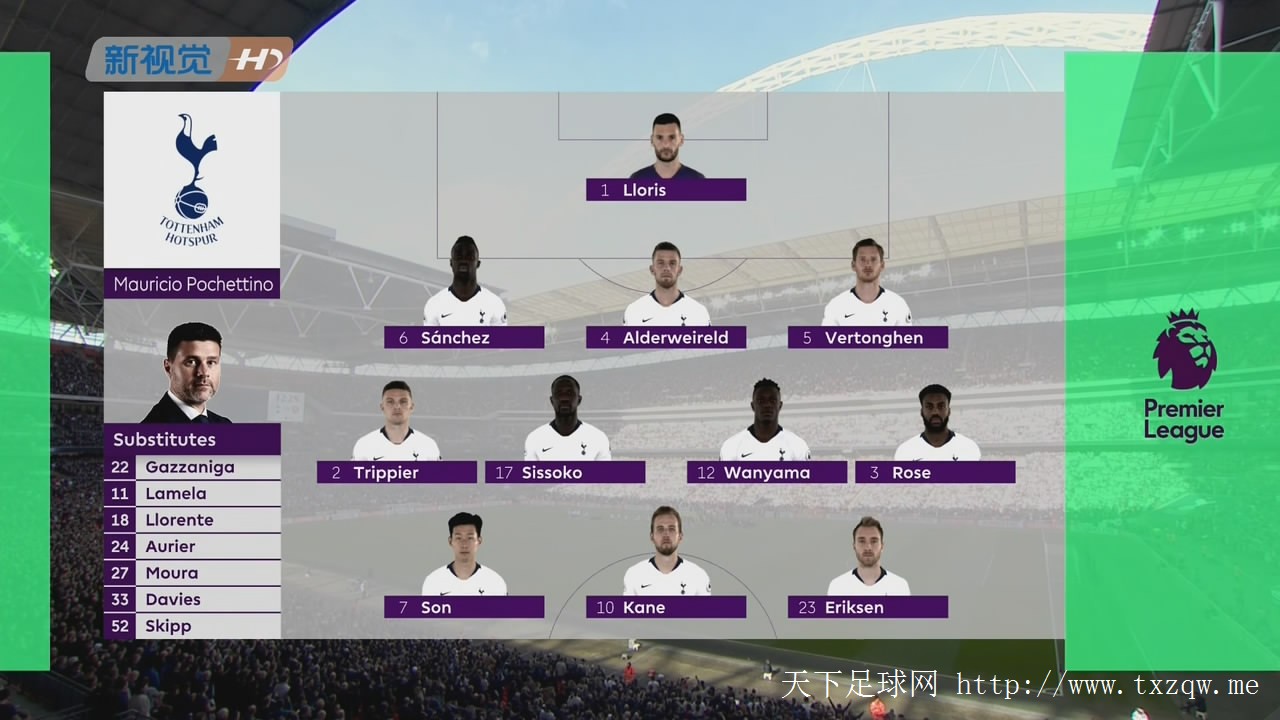The height and width of the screenshot is (720, 1280).
Task: Select the Eriksen player tag
Action: pyautogui.click(x=868, y=607)
